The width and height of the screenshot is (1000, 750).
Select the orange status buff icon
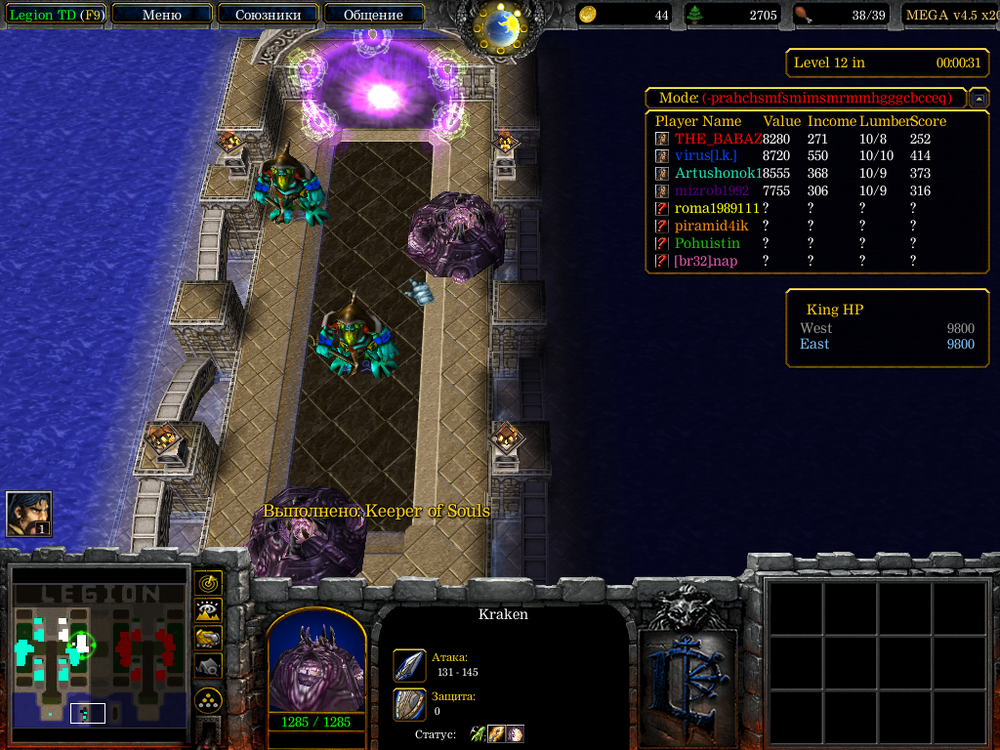(x=496, y=734)
